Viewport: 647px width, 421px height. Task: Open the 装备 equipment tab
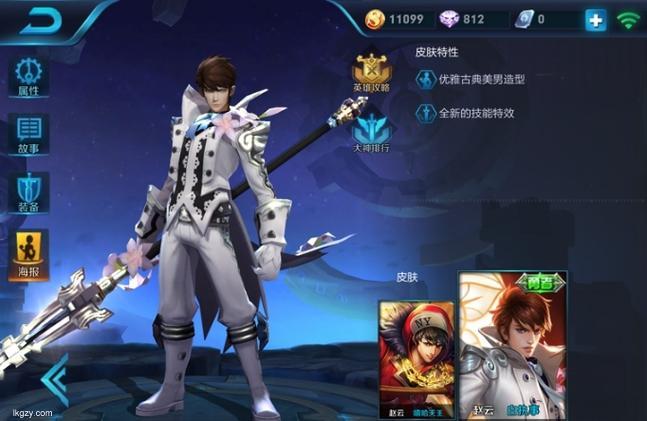coord(28,191)
